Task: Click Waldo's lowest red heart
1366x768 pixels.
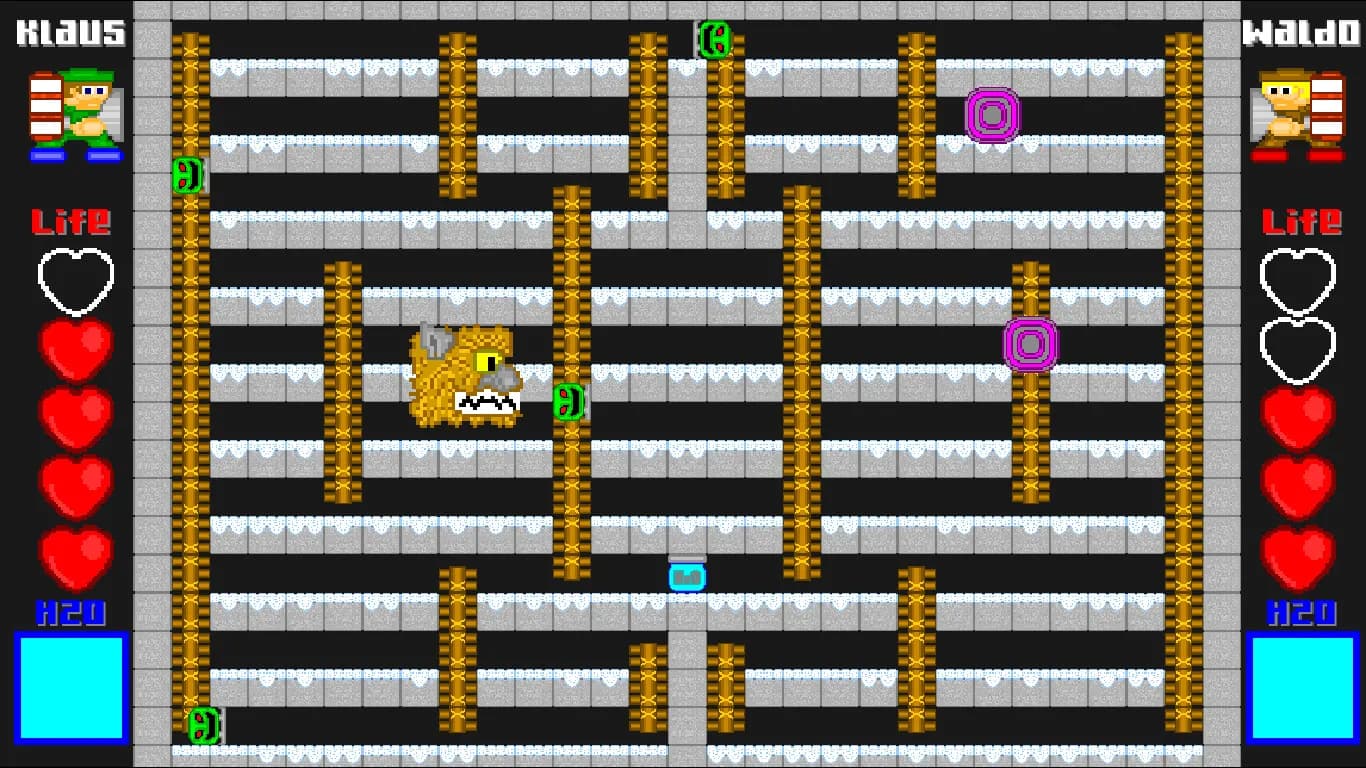Action: (1297, 555)
